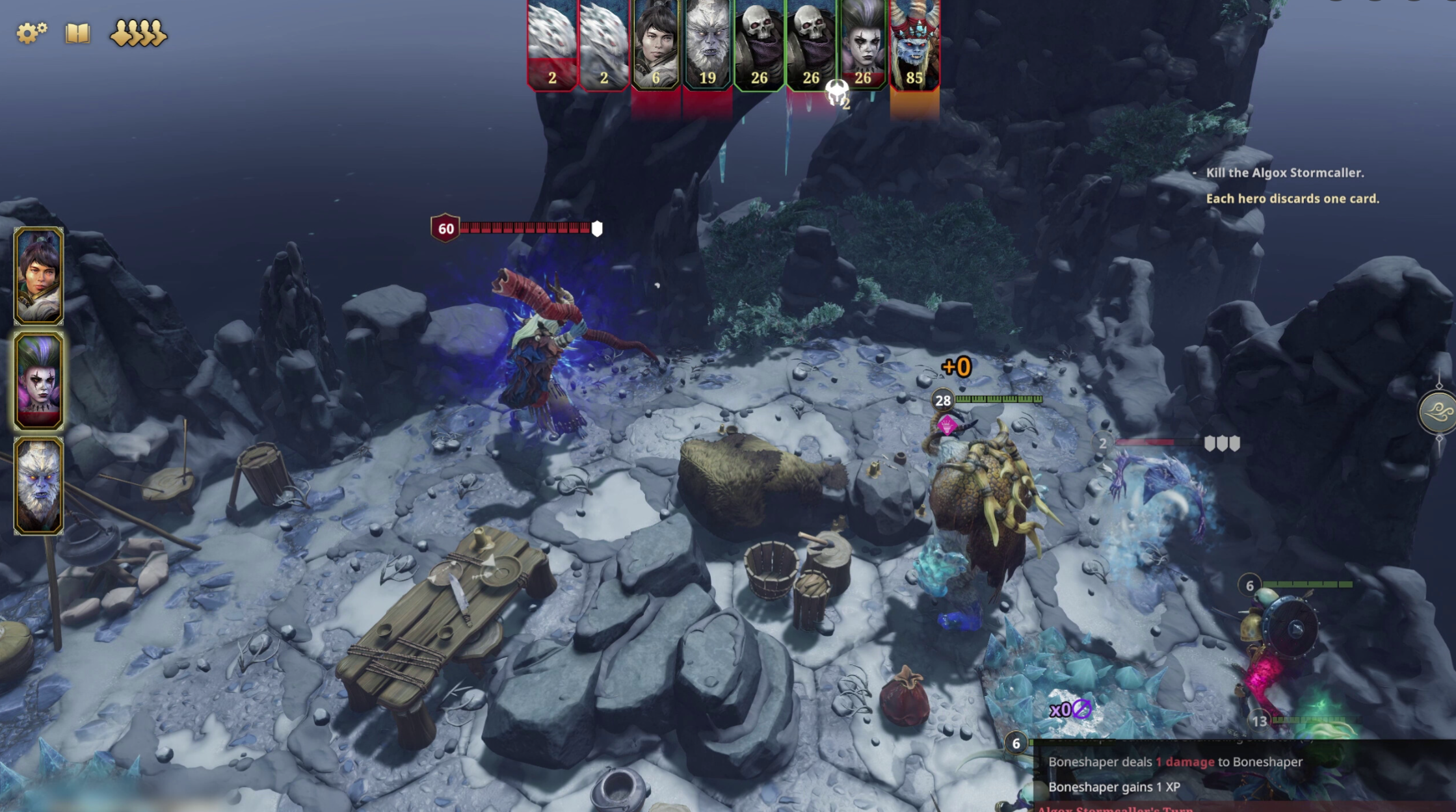Click the Algox Stormcaller initiative 85 card

tap(914, 44)
